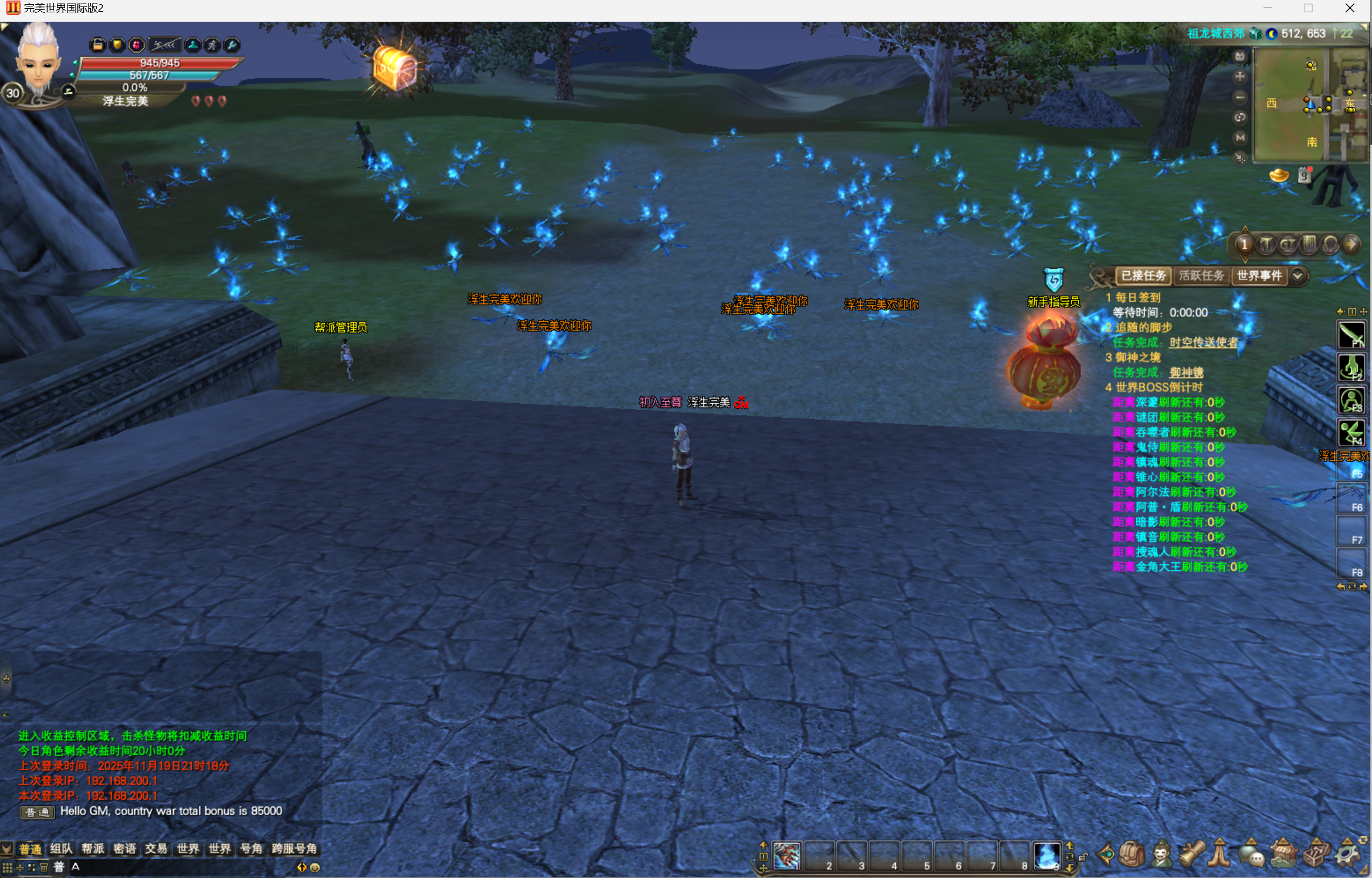The width and height of the screenshot is (1372, 878).
Task: Open the backpack inventory icon
Action: click(1132, 854)
